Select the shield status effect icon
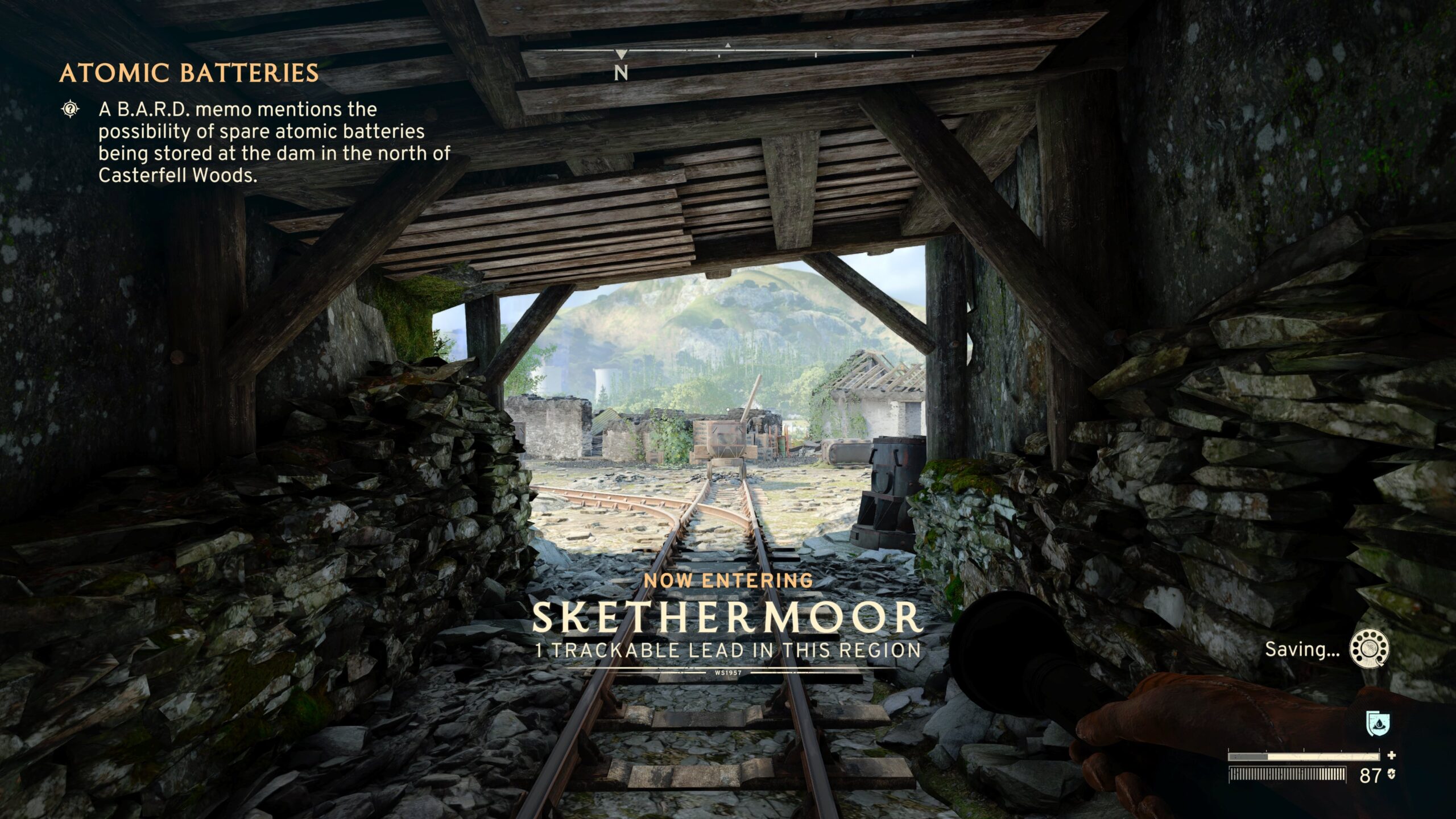Viewport: 1456px width, 819px height. [1378, 725]
